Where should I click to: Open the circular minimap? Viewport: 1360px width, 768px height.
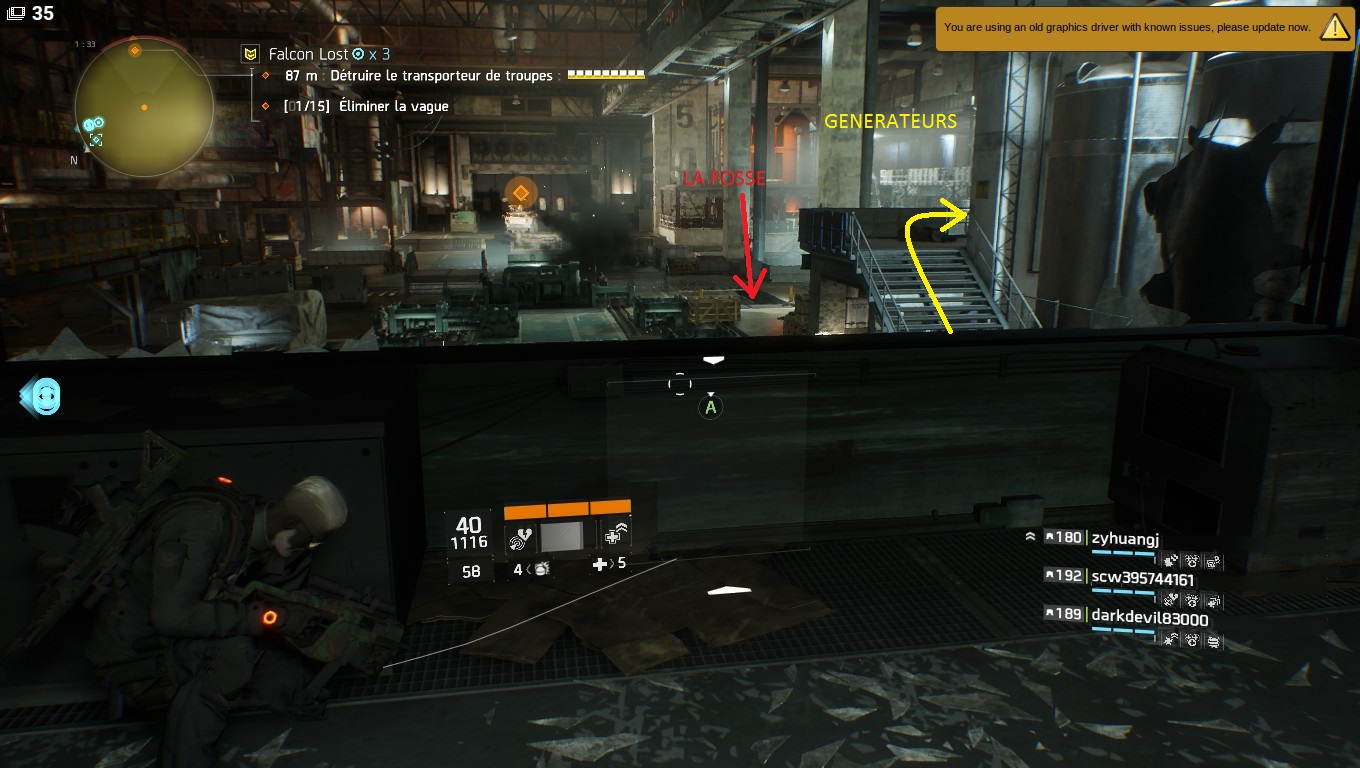coord(143,106)
